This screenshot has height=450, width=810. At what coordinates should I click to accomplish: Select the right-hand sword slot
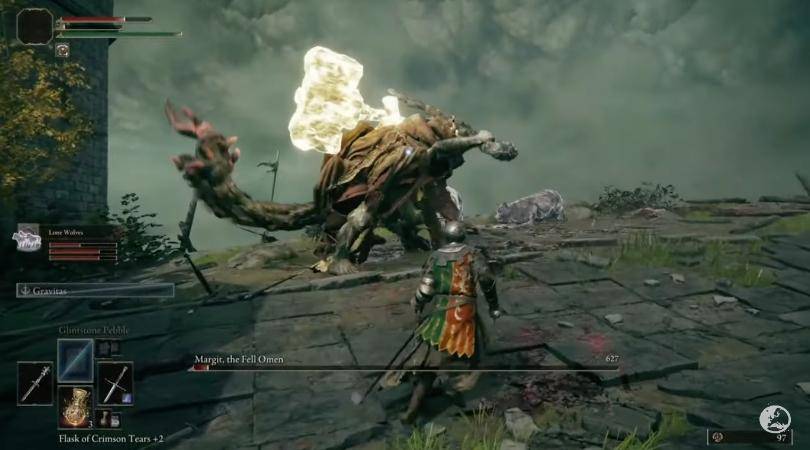pyautogui.click(x=115, y=383)
